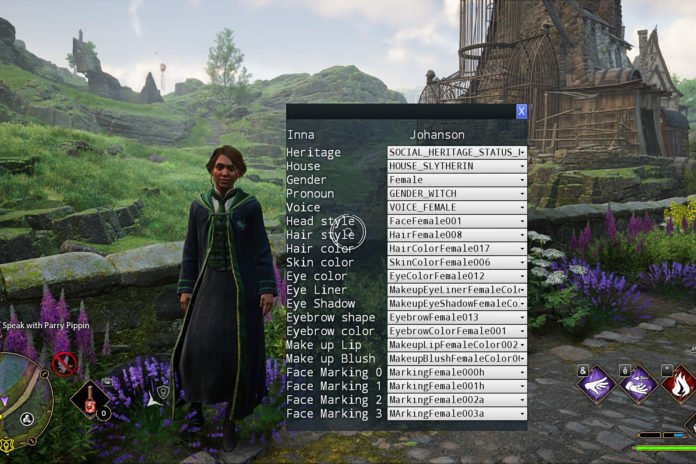
Task: Open the Eye color dropdown
Action: [456, 276]
